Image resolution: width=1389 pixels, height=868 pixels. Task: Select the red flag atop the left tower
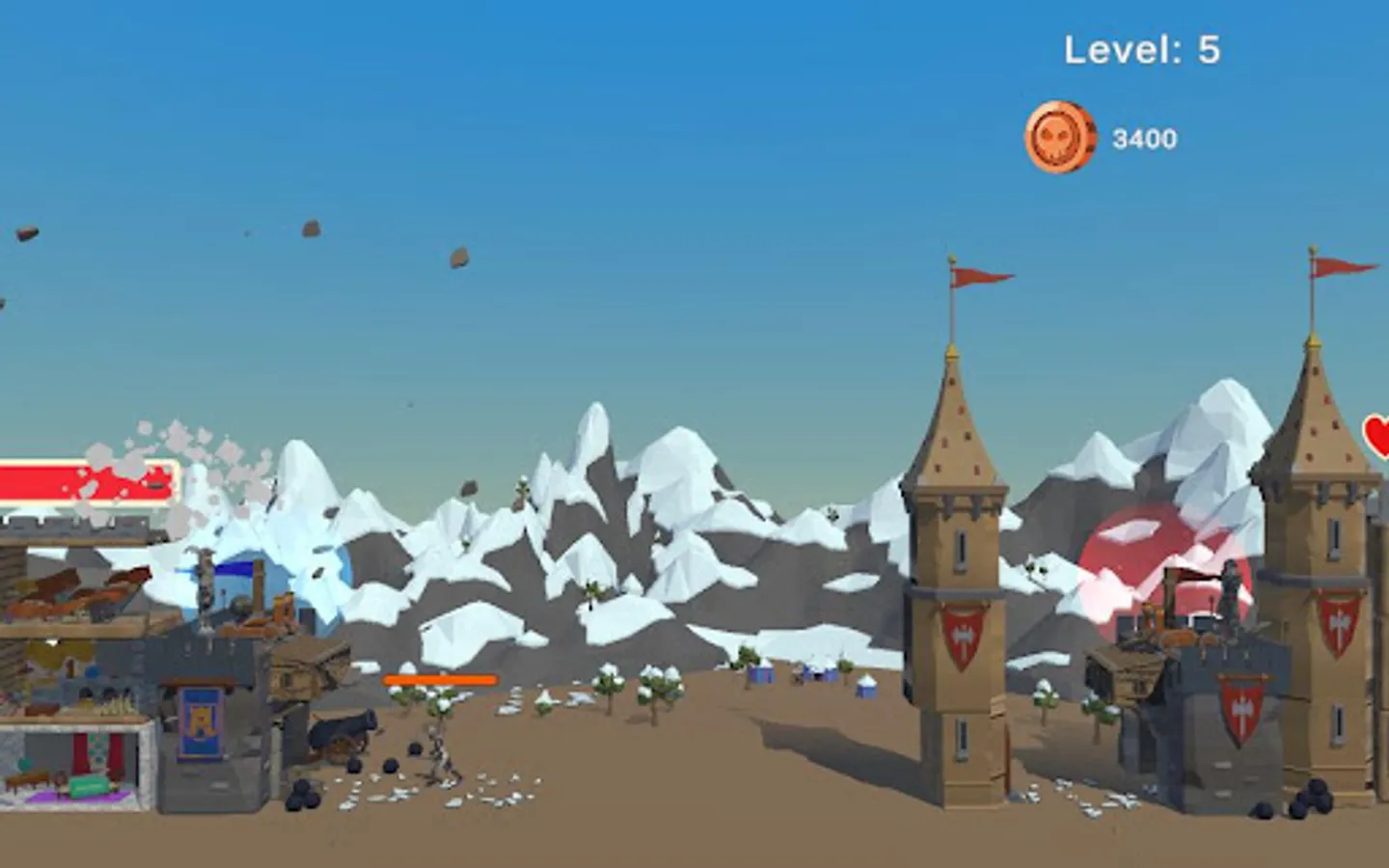(974, 275)
